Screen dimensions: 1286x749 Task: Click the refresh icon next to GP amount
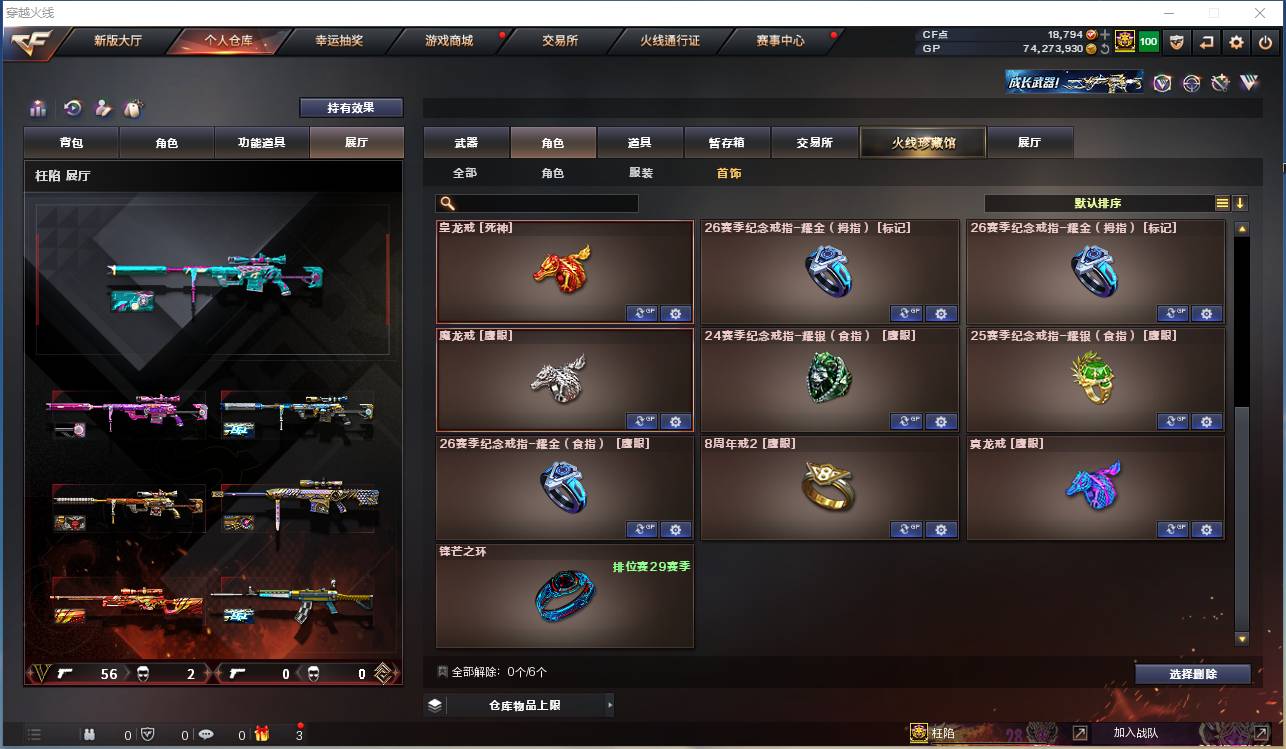[1105, 50]
